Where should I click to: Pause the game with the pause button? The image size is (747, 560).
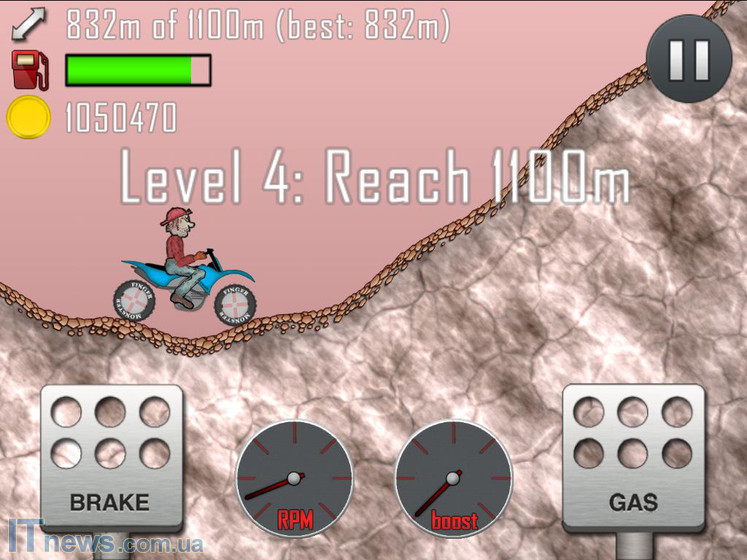coord(688,59)
